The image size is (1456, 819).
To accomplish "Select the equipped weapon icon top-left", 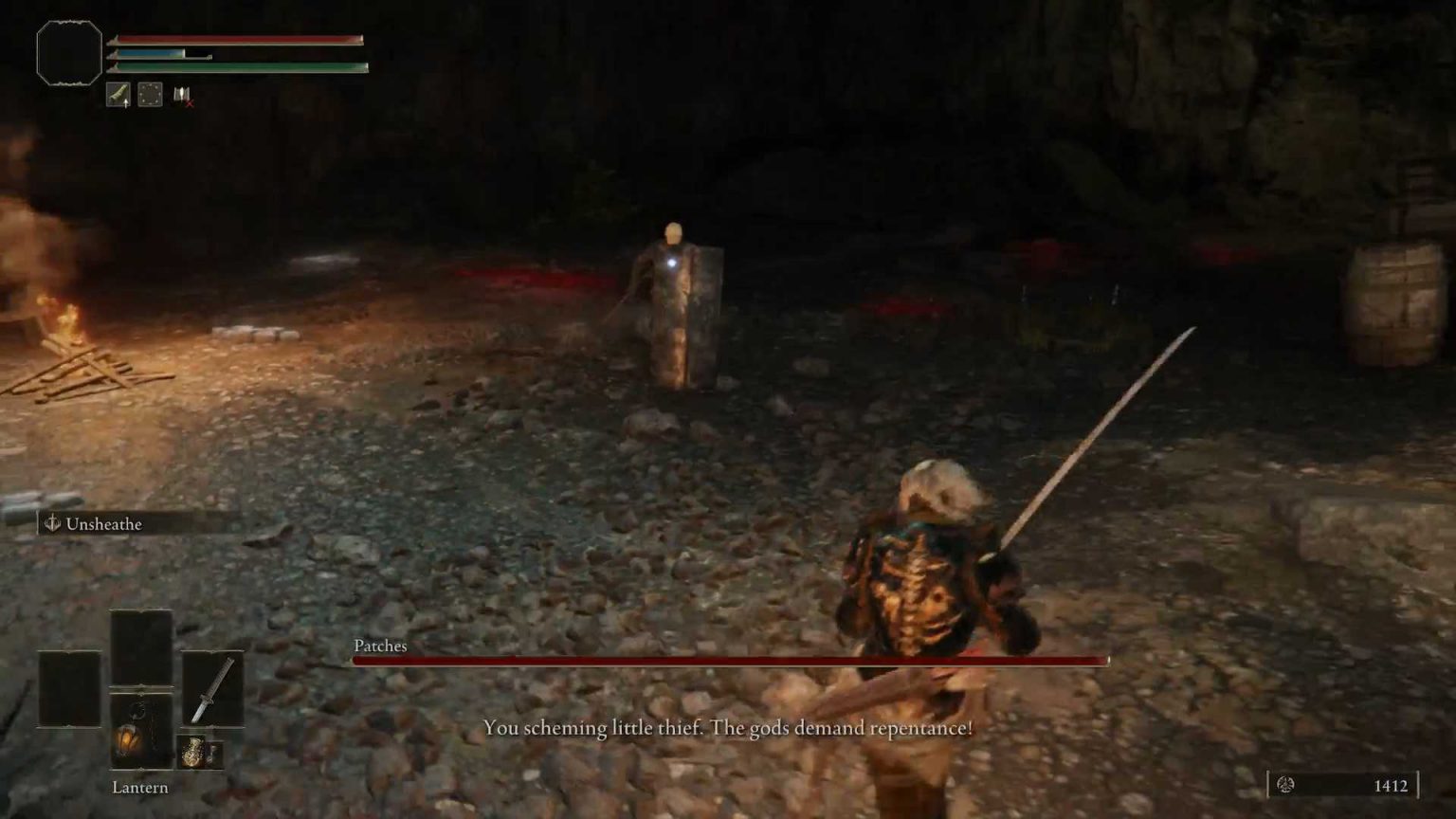I will (x=118, y=95).
